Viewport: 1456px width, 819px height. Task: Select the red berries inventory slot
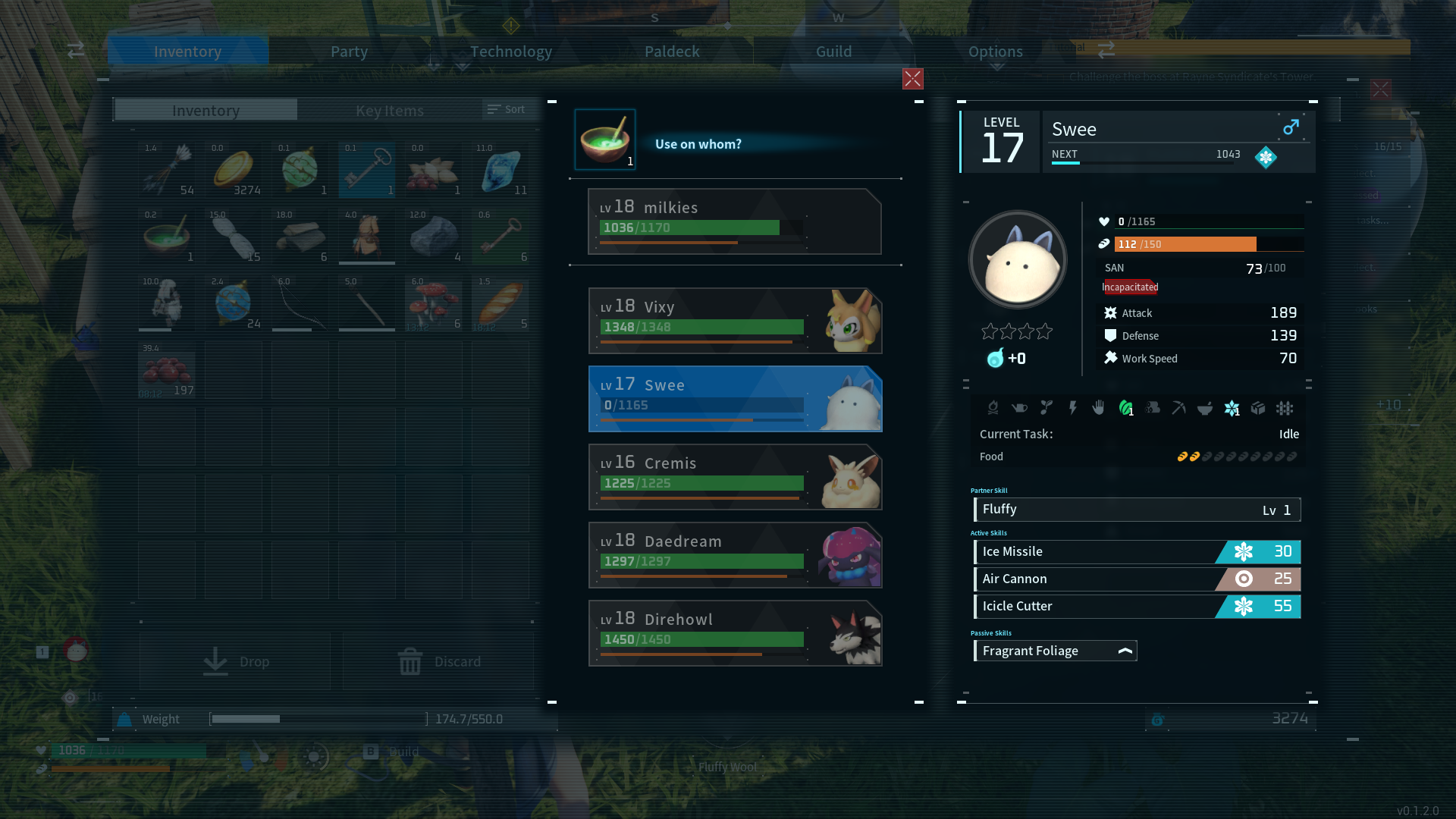point(167,370)
